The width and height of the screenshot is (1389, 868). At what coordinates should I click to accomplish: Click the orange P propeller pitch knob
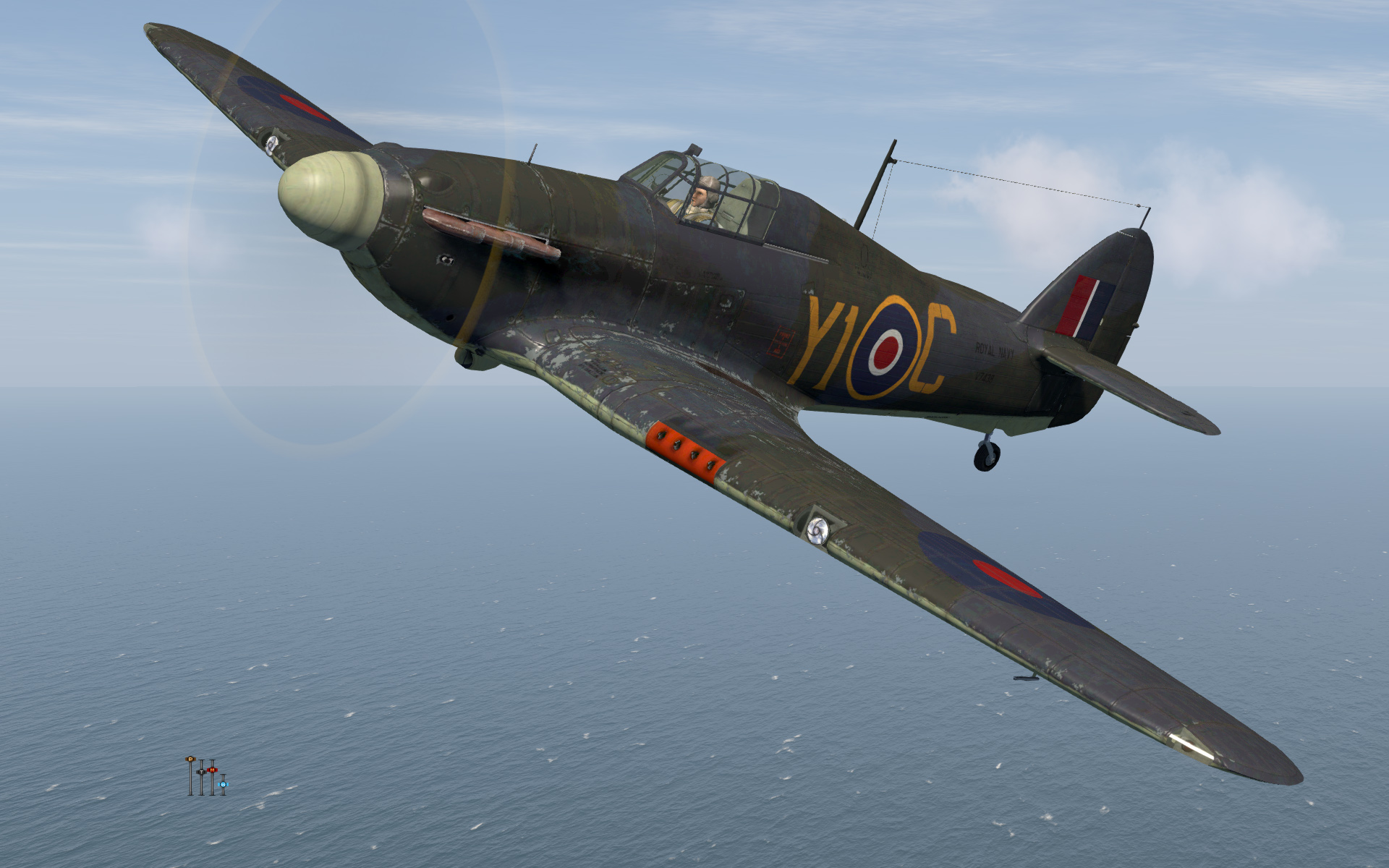(x=190, y=759)
